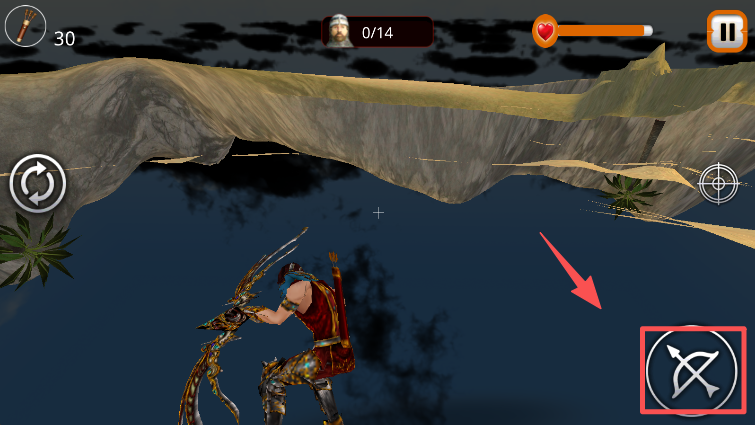The image size is (755, 425).
Task: Tap the crosshair aim button
Action: tap(718, 182)
